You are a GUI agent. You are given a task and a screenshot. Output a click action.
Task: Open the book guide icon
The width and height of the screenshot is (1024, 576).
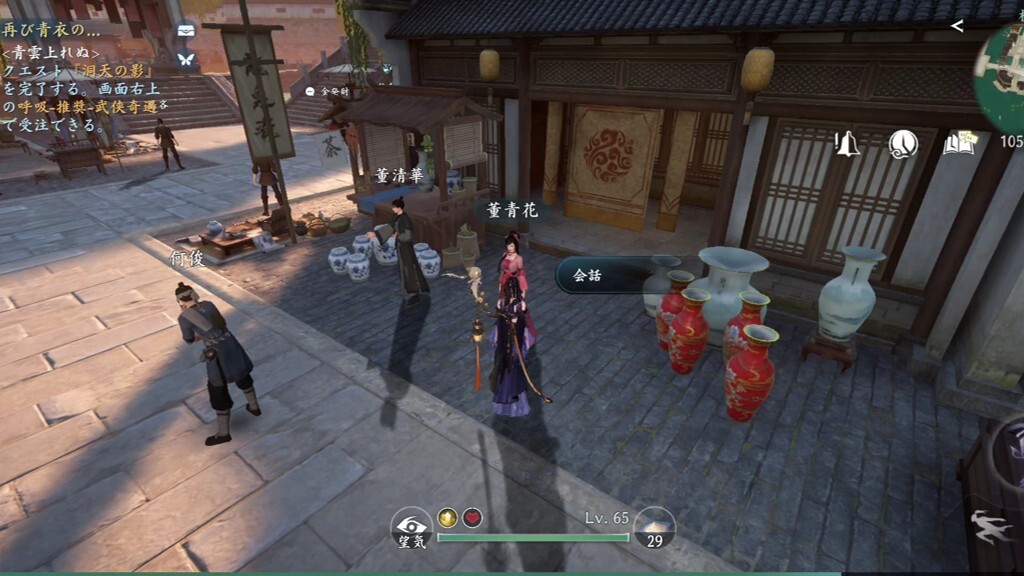(958, 144)
